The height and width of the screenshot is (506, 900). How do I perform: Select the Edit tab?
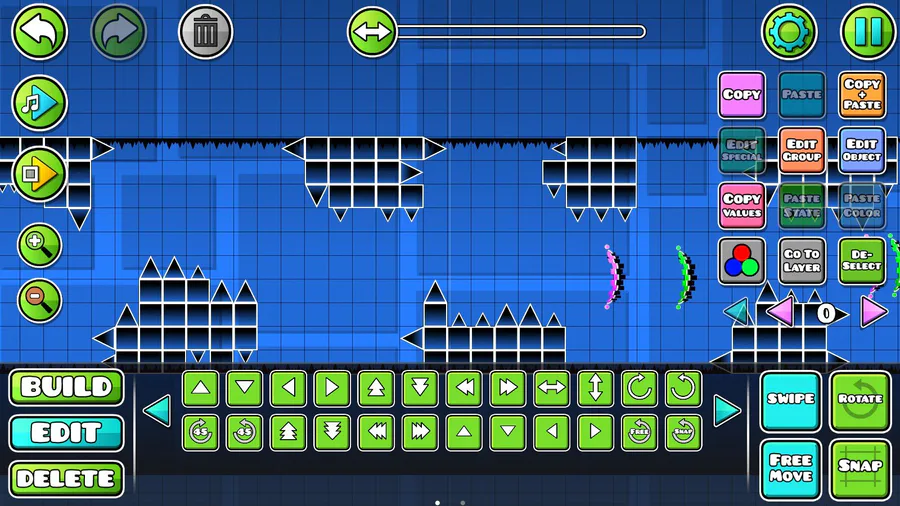(x=66, y=433)
